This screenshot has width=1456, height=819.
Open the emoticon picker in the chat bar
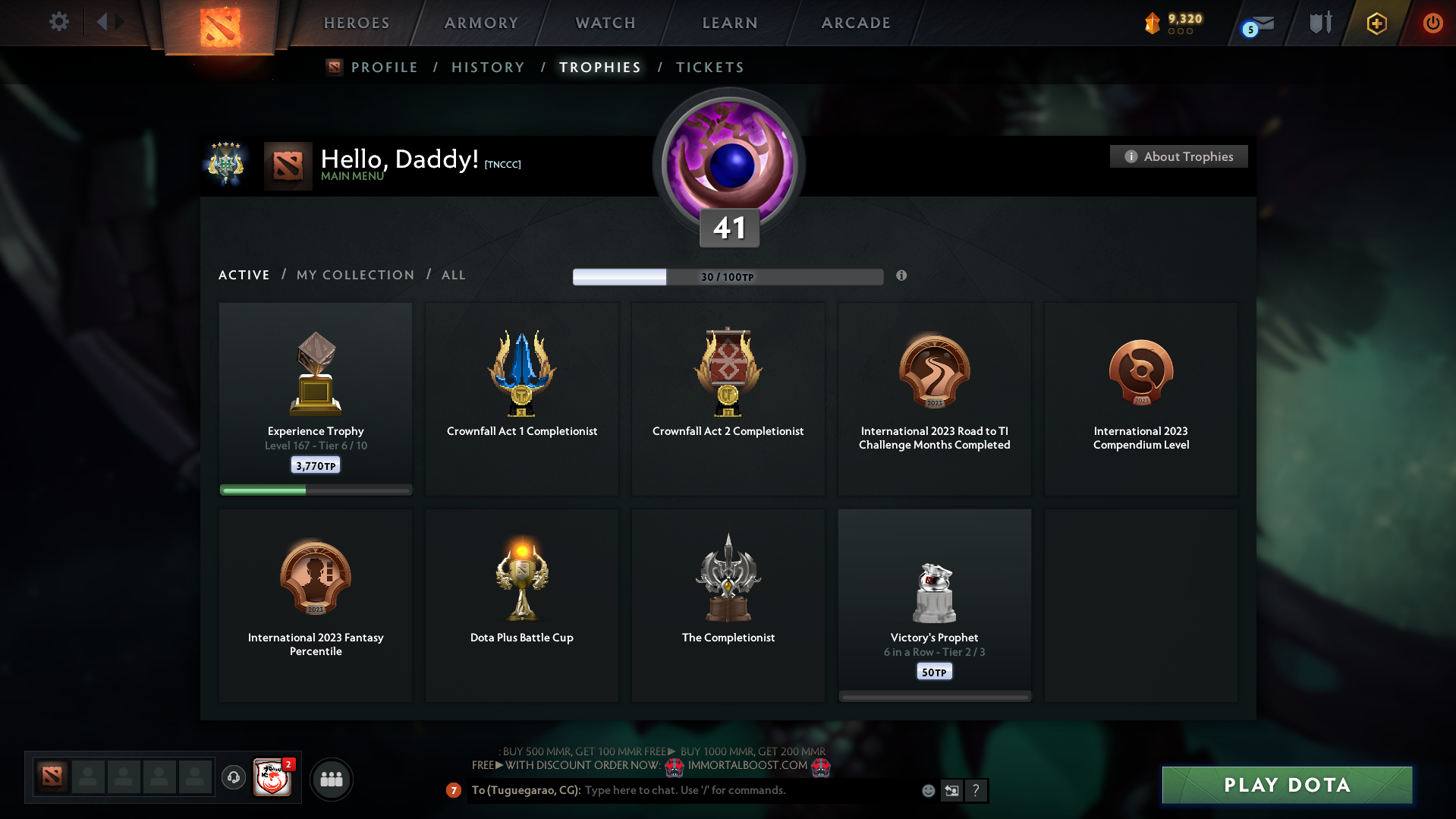(928, 790)
